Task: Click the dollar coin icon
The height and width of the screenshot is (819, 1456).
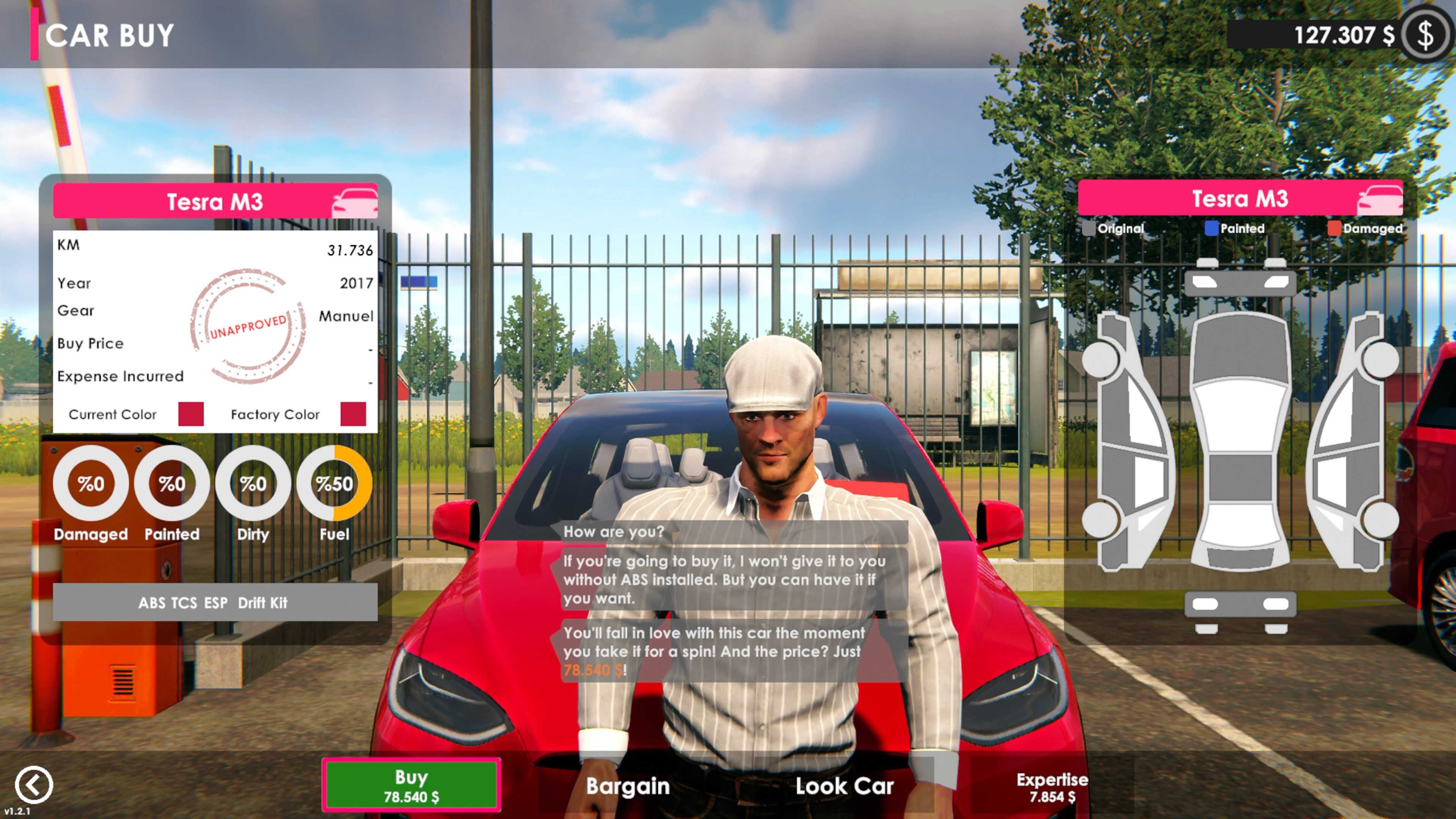Action: coord(1426,35)
